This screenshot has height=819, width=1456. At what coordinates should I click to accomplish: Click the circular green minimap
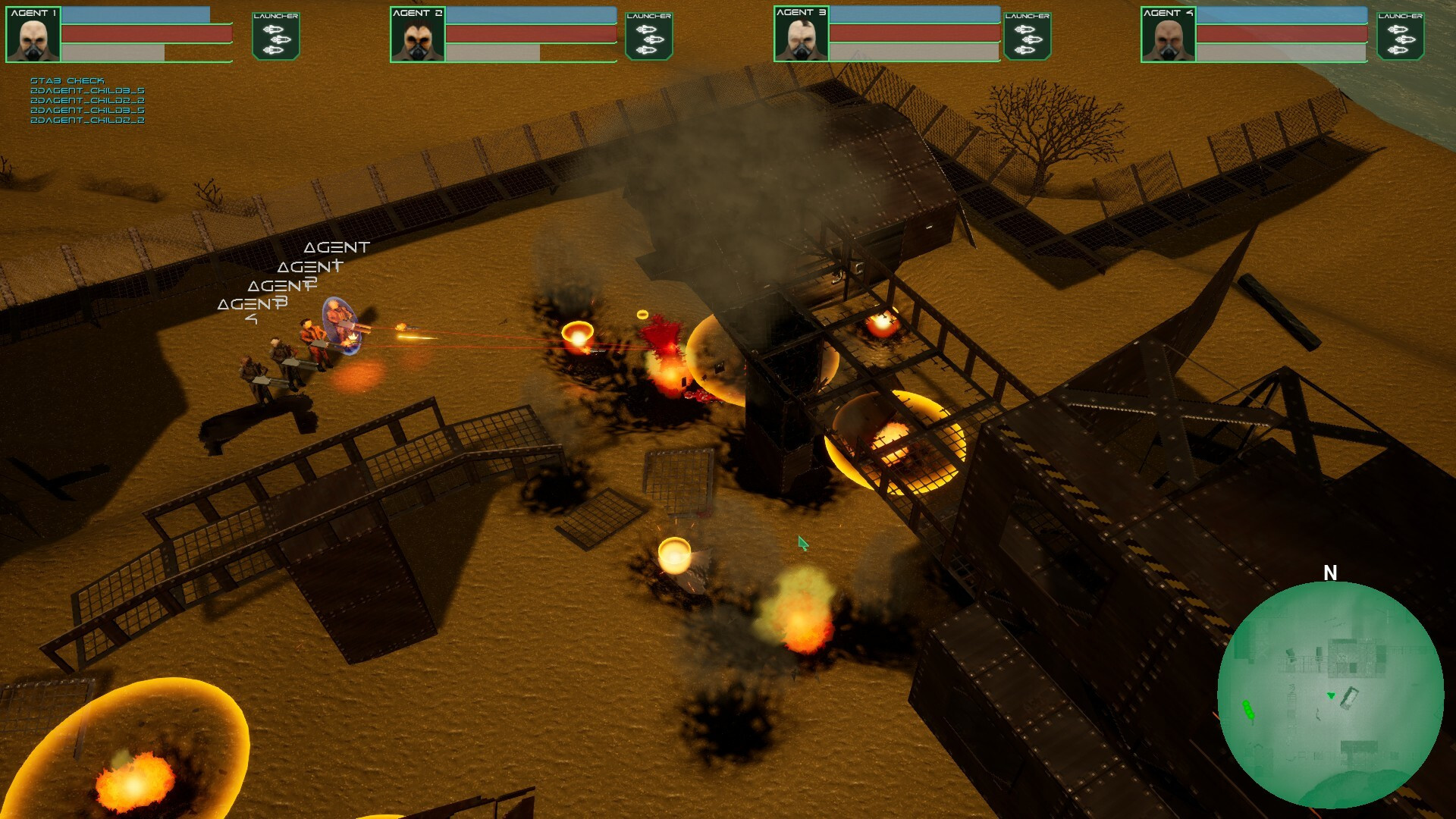(x=1330, y=695)
